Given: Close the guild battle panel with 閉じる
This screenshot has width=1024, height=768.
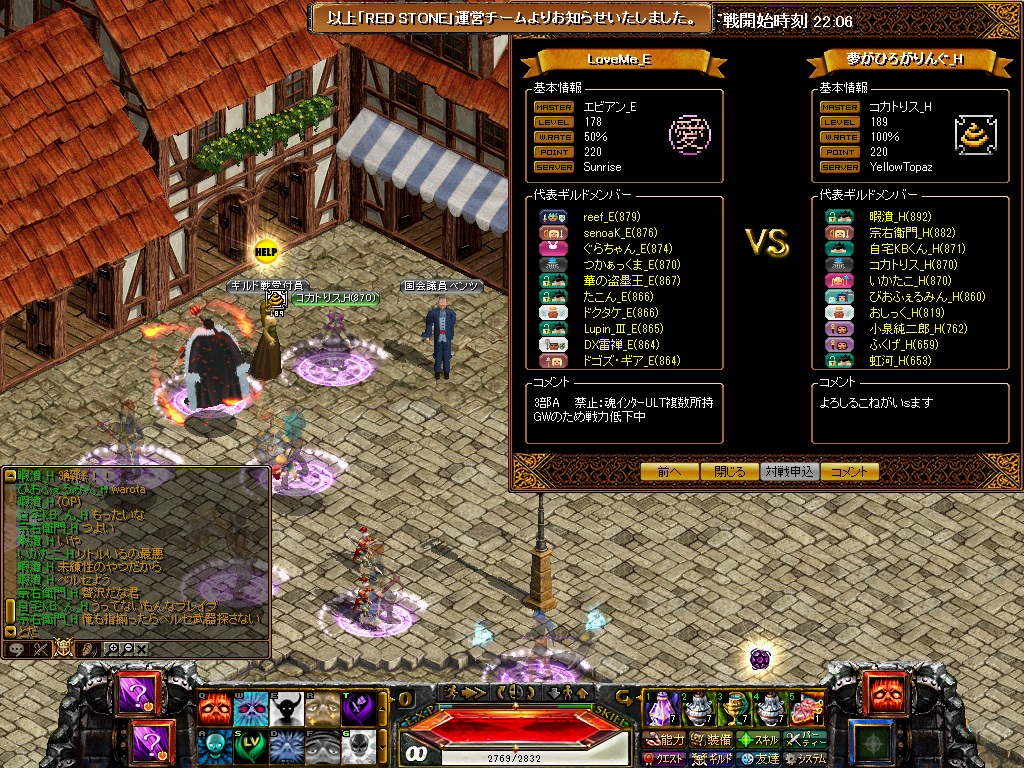Looking at the screenshot, I should click(730, 472).
